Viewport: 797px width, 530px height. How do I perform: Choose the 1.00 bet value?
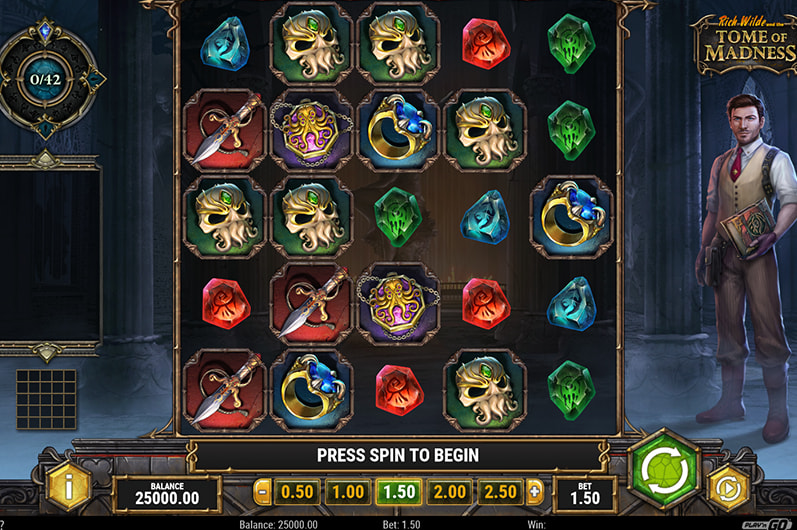point(347,491)
